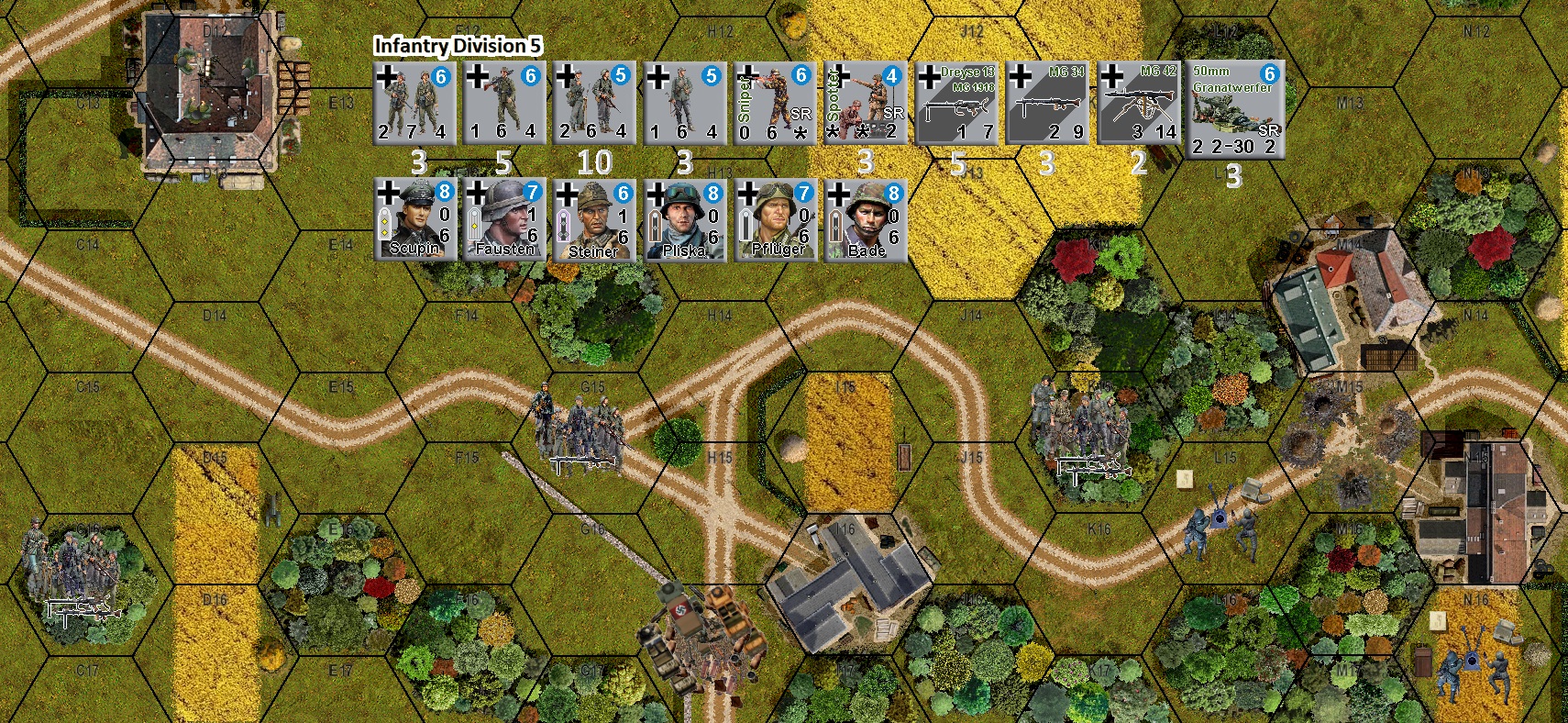Select leader Pliska's portrait counter
Screen dimensions: 1568x723
pos(684,218)
